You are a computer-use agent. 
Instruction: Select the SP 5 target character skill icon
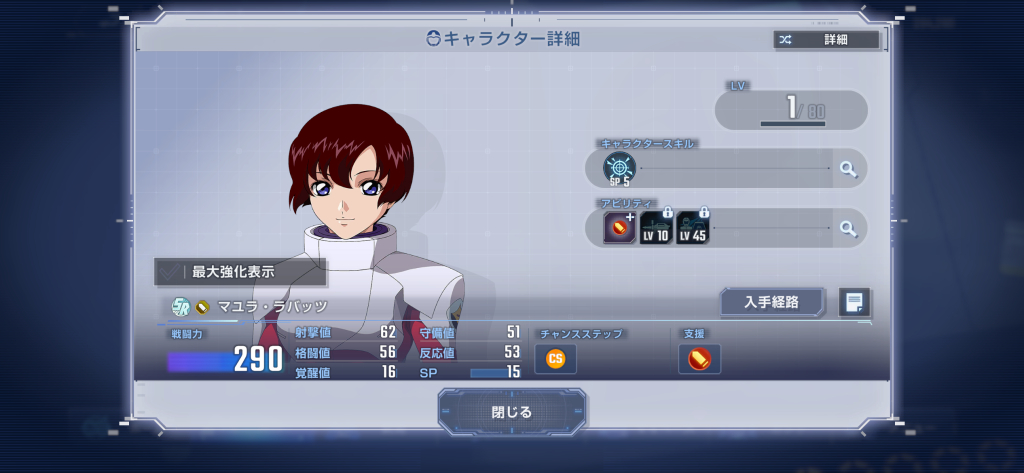click(619, 169)
